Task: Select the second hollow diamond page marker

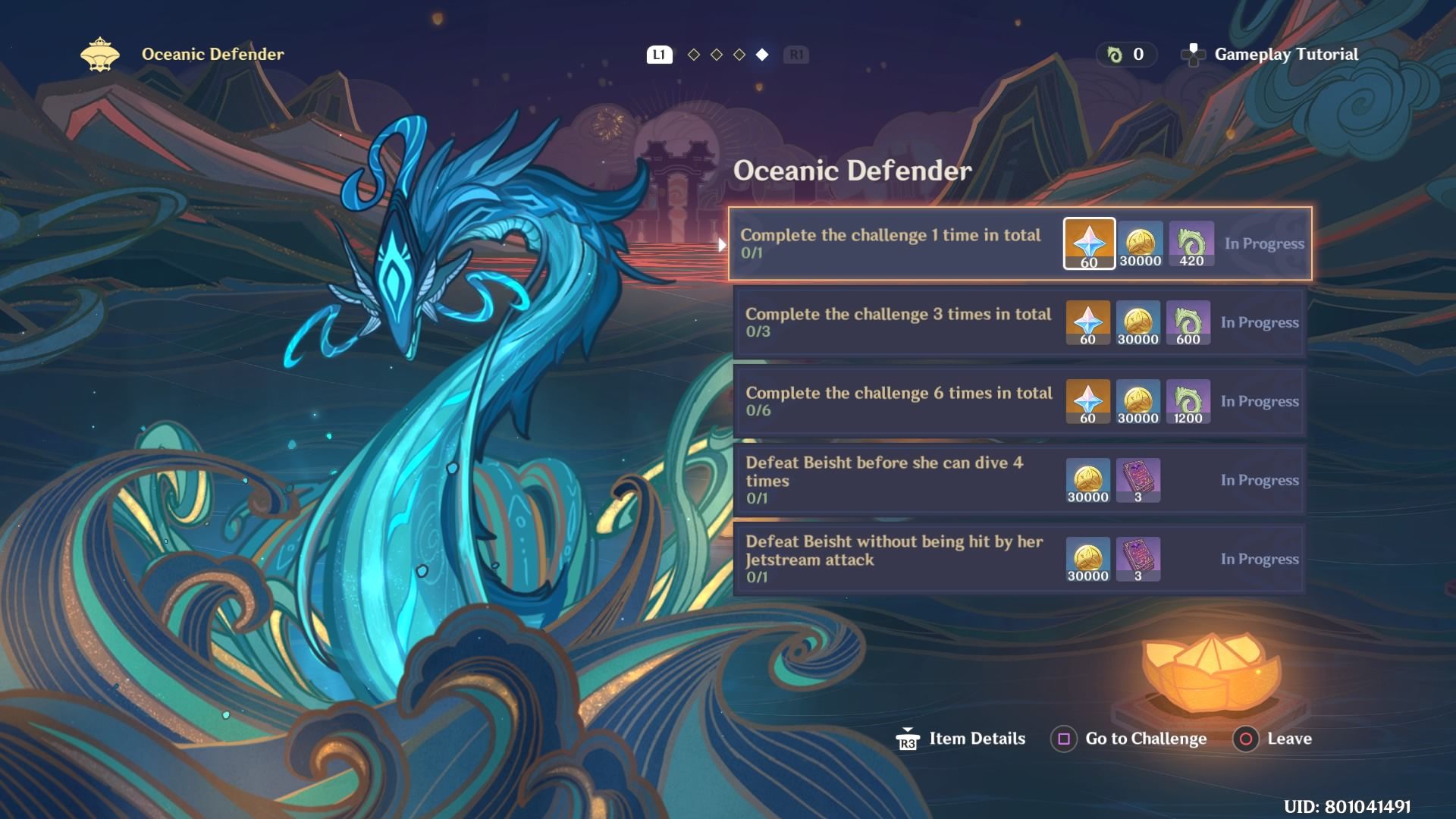Action: 716,54
